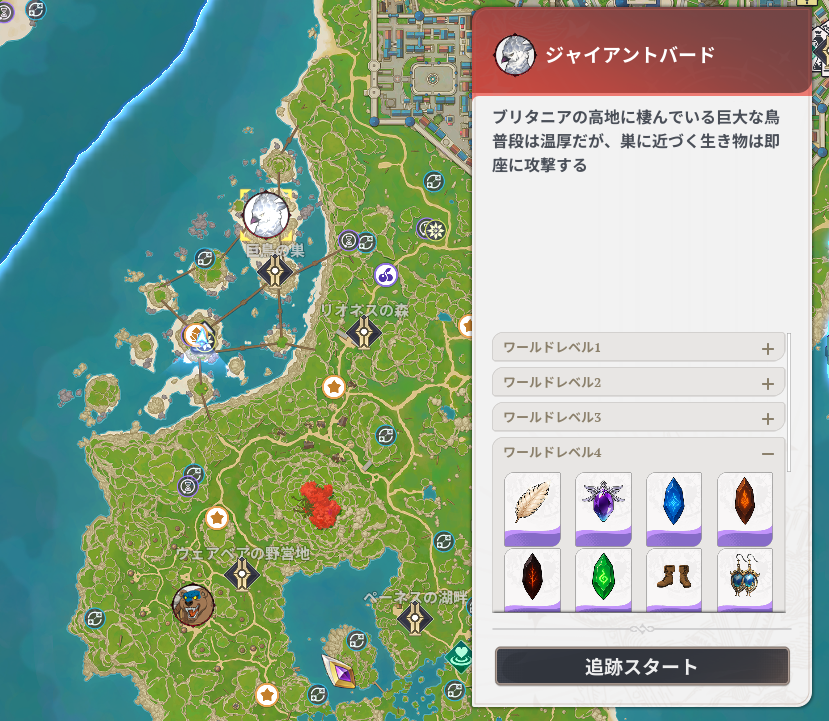The image size is (829, 721).
Task: View the blue earrings drop item
Action: 745,579
